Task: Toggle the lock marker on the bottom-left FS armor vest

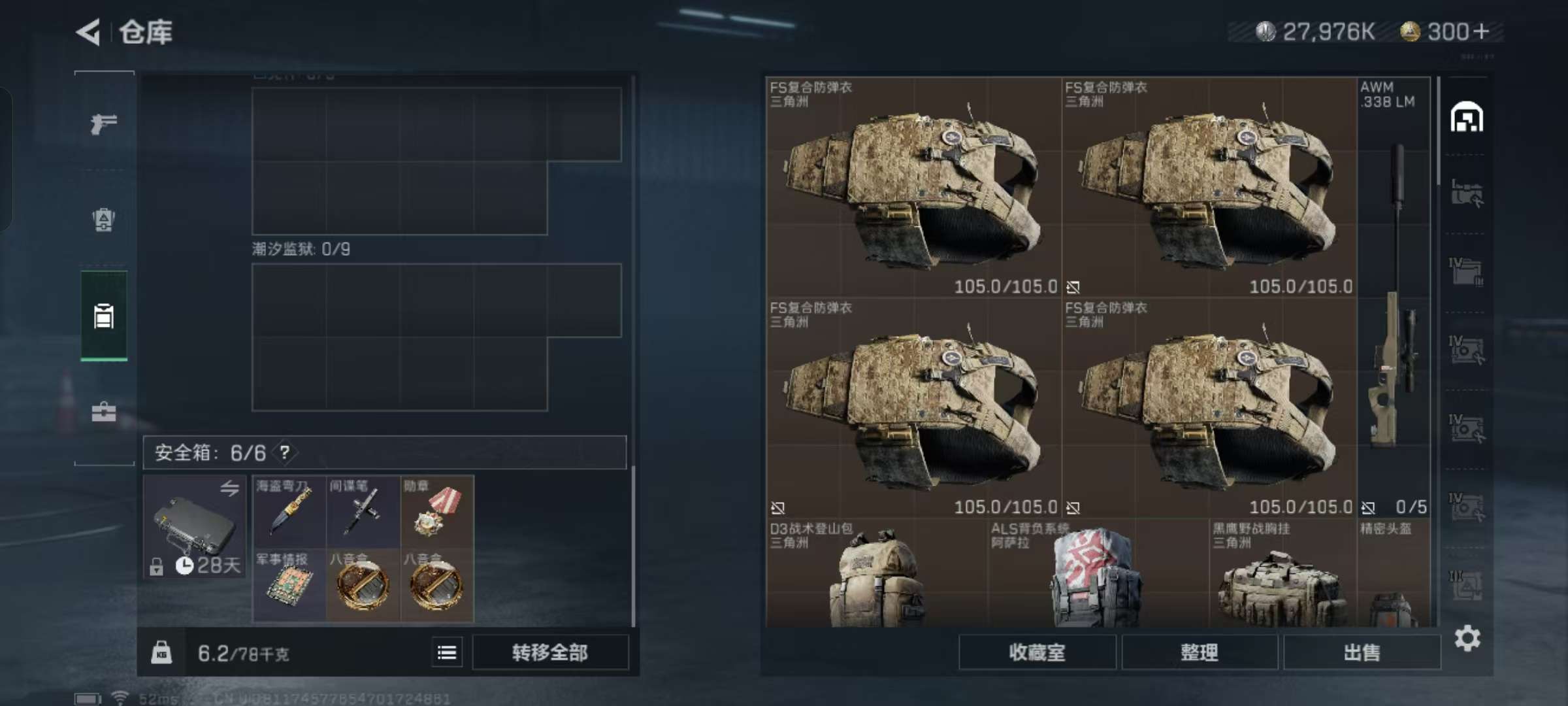Action: pyautogui.click(x=777, y=507)
